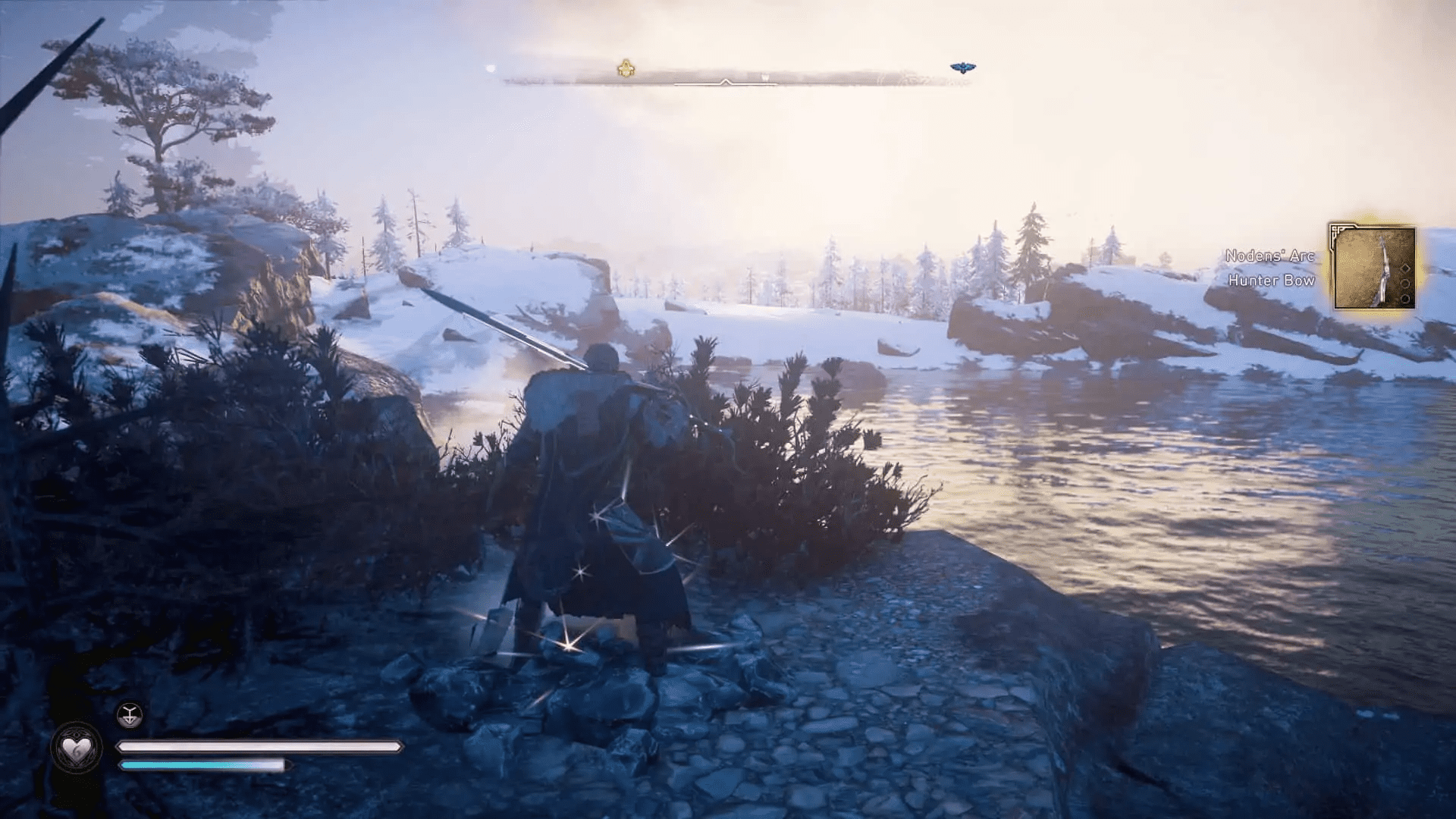The width and height of the screenshot is (1456, 819).
Task: Click the blue raven marker on the compass
Action: pos(964,66)
